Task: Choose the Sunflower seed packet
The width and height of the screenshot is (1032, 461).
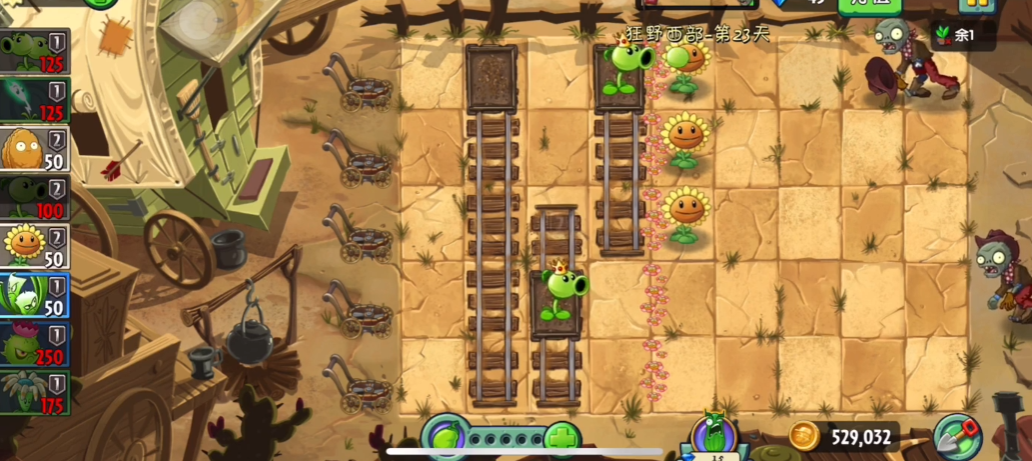Action: click(x=34, y=245)
